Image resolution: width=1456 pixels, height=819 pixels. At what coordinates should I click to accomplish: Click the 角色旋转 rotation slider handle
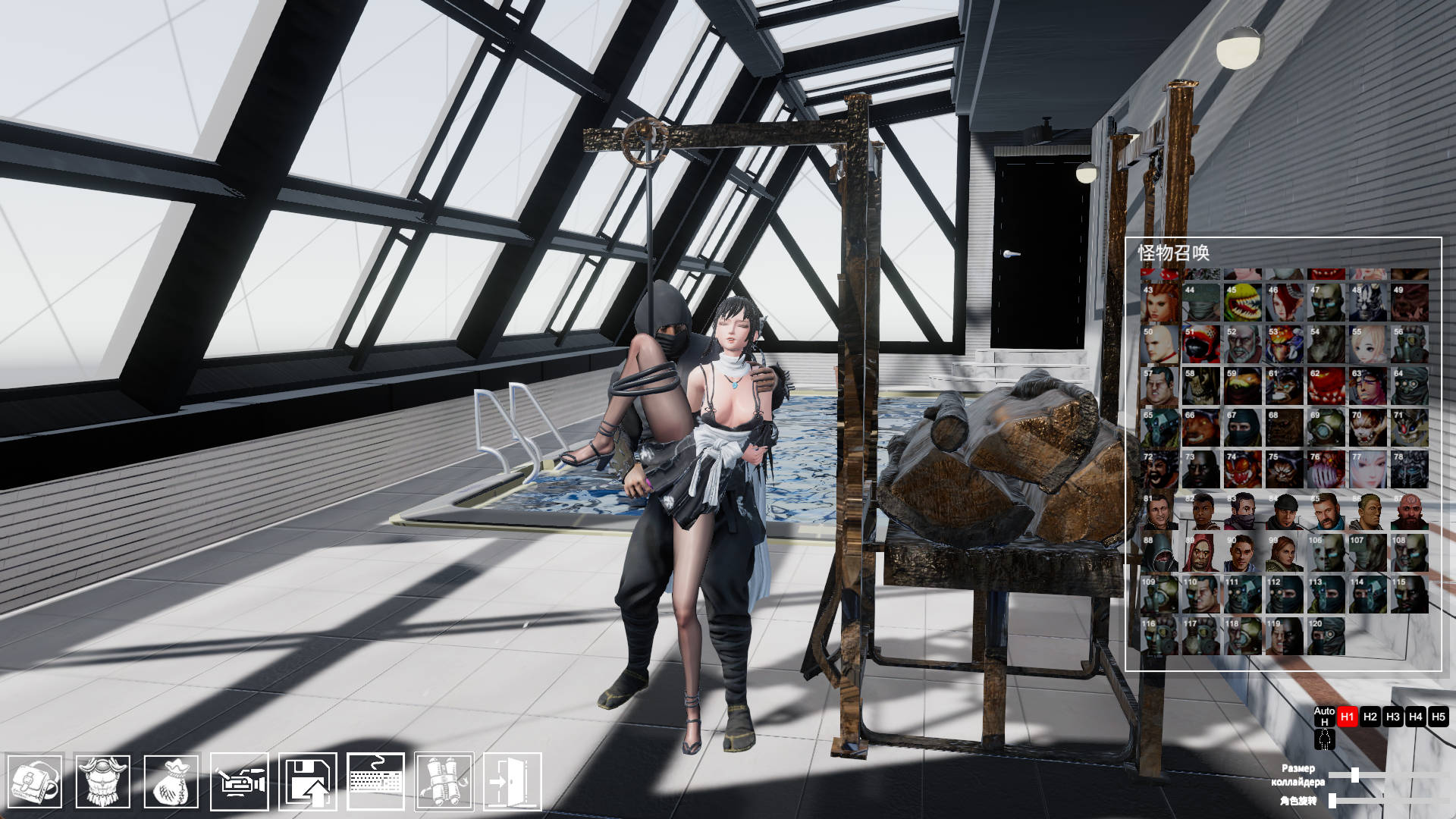(1332, 801)
